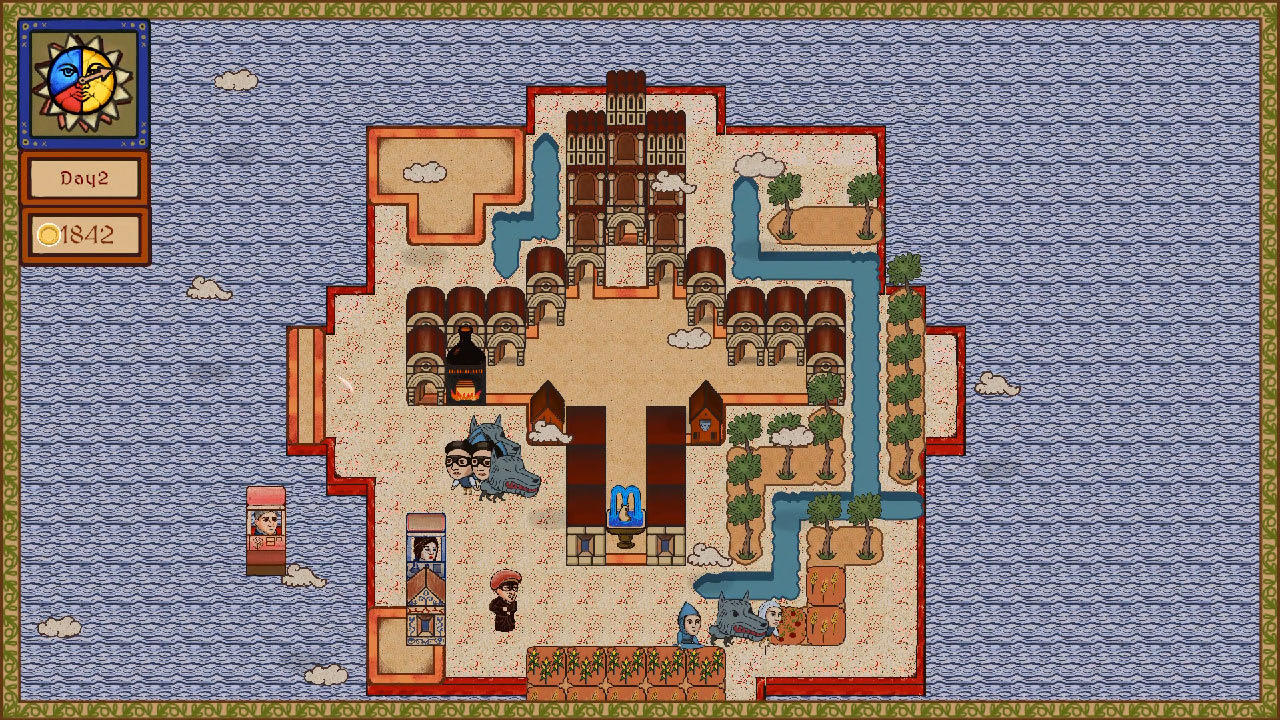Select the blue water fountain in the plaza
Viewport: 1280px width, 720px height.
point(626,510)
